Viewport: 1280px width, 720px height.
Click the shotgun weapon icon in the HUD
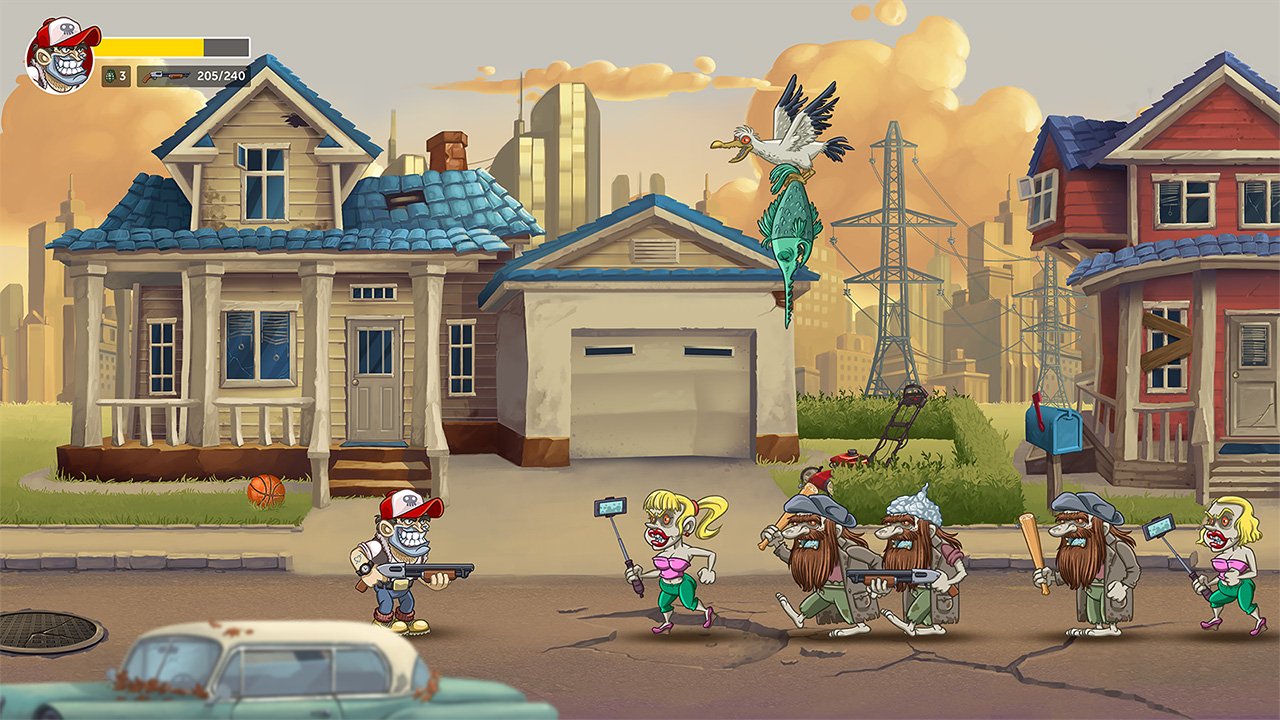(165, 75)
